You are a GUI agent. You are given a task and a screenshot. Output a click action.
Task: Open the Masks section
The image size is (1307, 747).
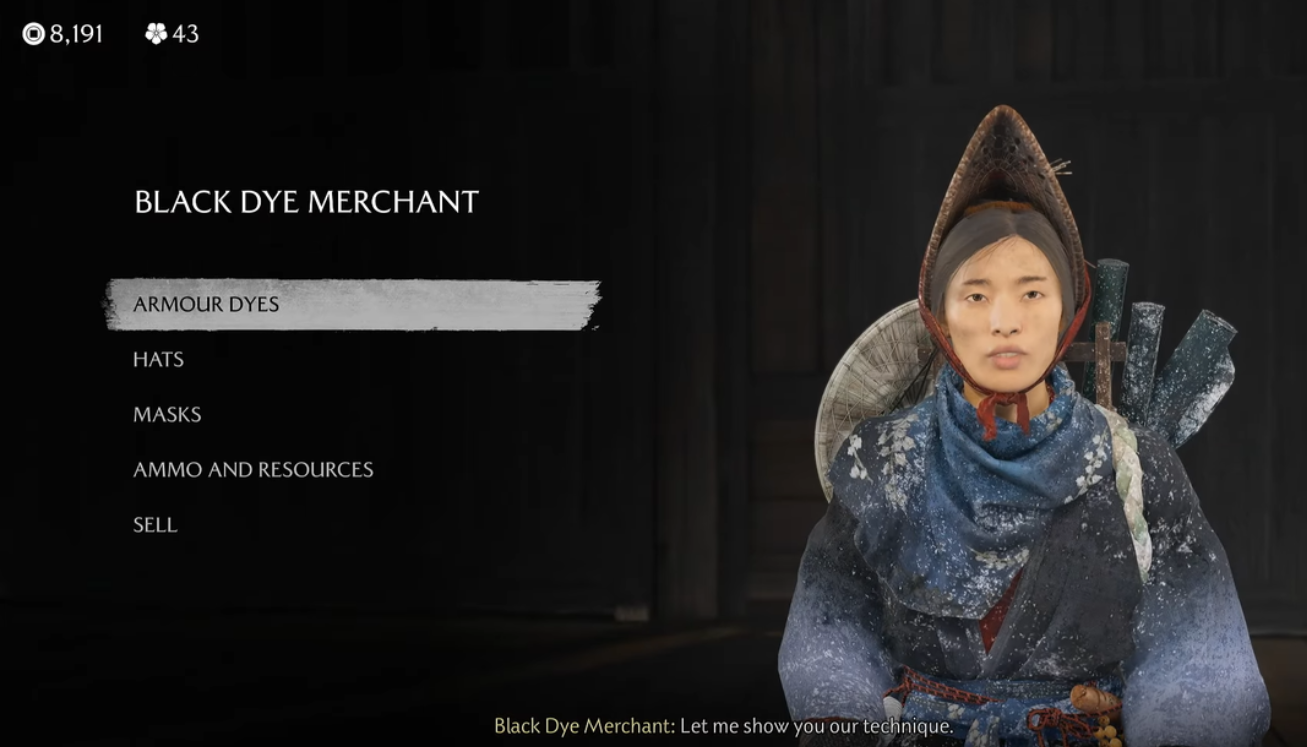click(167, 414)
